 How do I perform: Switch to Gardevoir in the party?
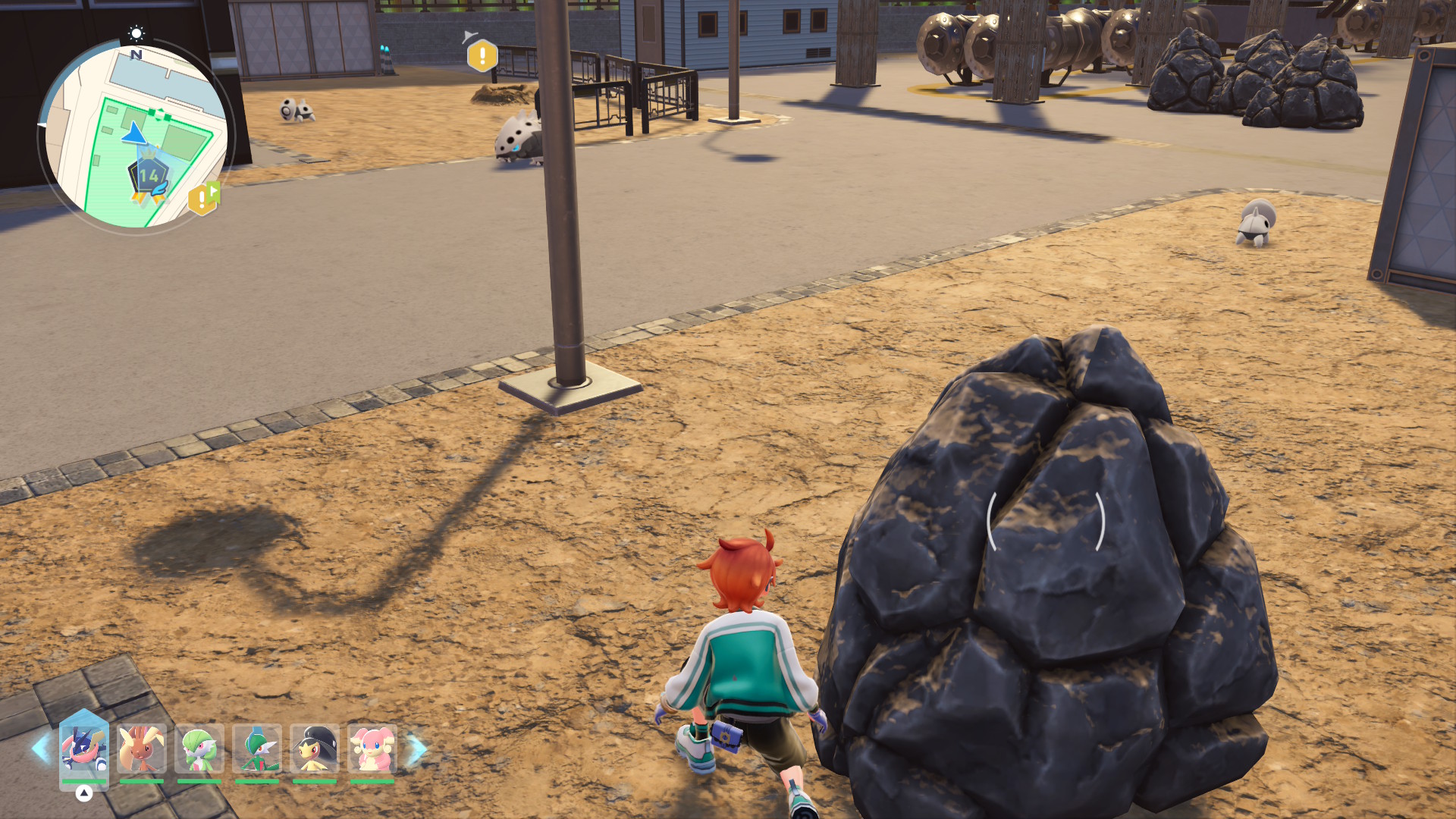coord(199,748)
